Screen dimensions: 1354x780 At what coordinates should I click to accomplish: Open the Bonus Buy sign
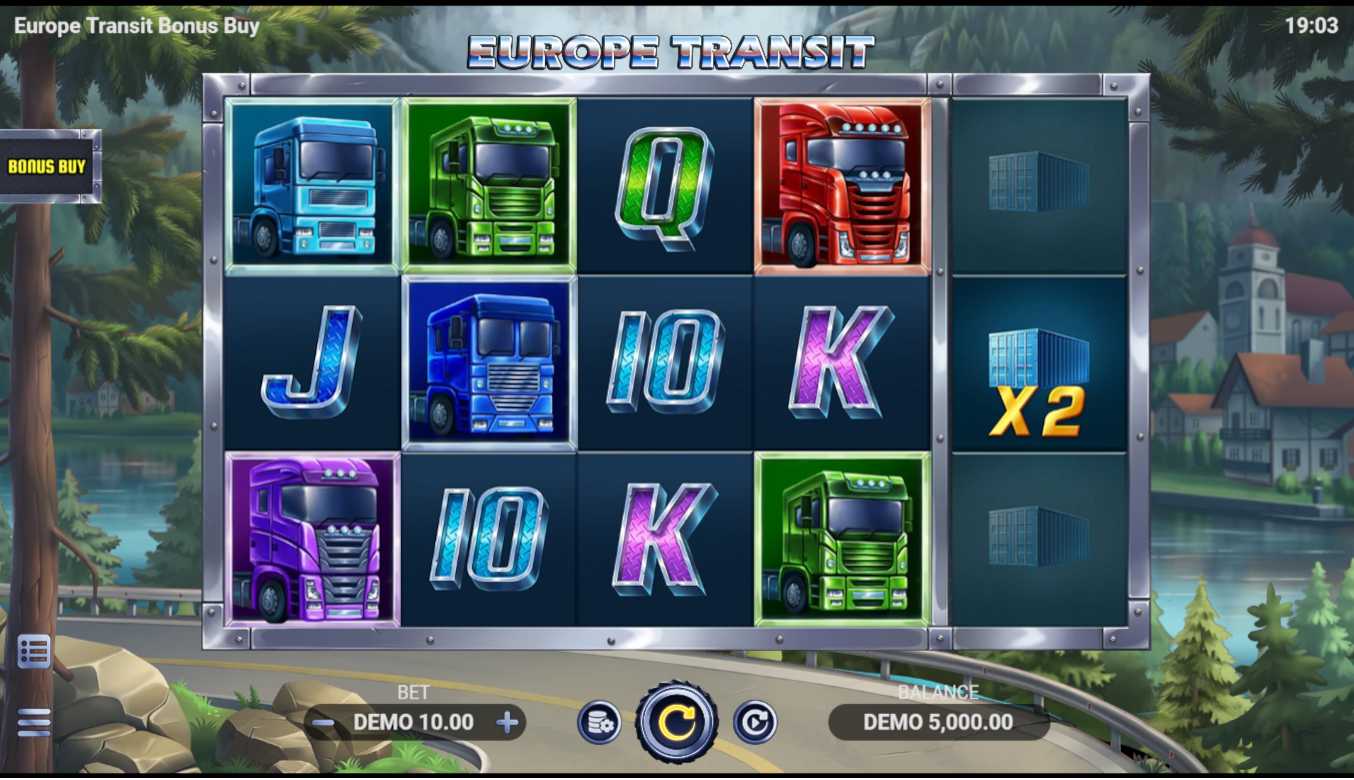point(48,167)
